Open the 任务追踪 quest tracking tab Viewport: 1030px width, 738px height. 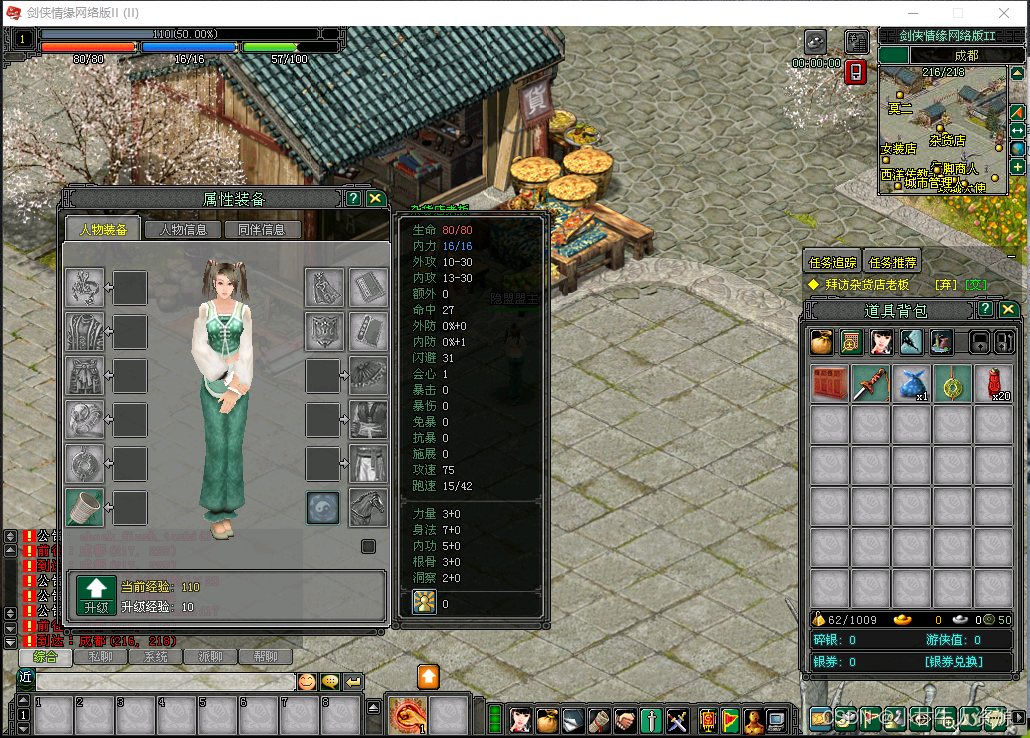[832, 262]
